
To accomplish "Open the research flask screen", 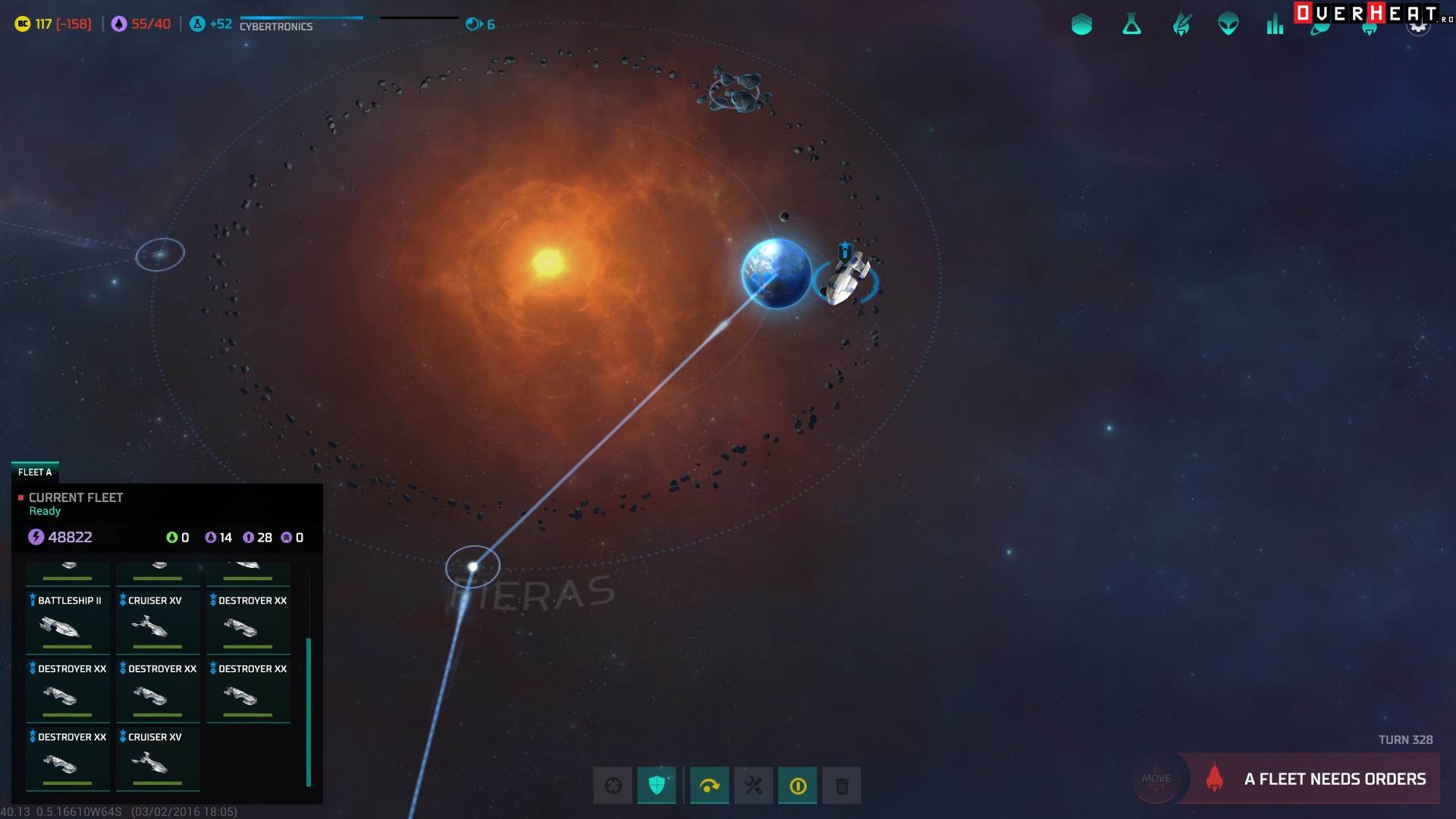I will click(1131, 25).
